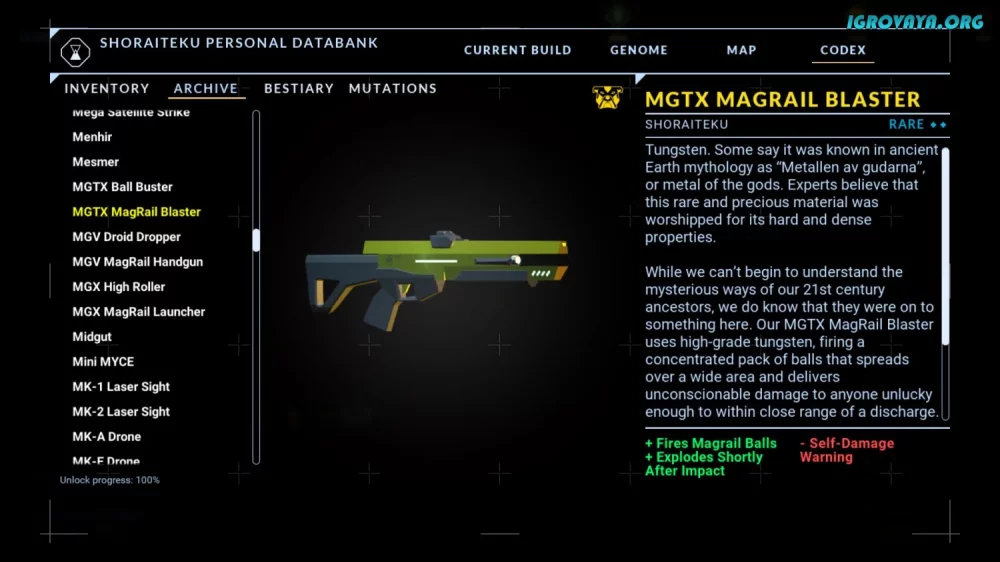
Task: Open the MGTX Ball Buster entry
Action: (122, 187)
